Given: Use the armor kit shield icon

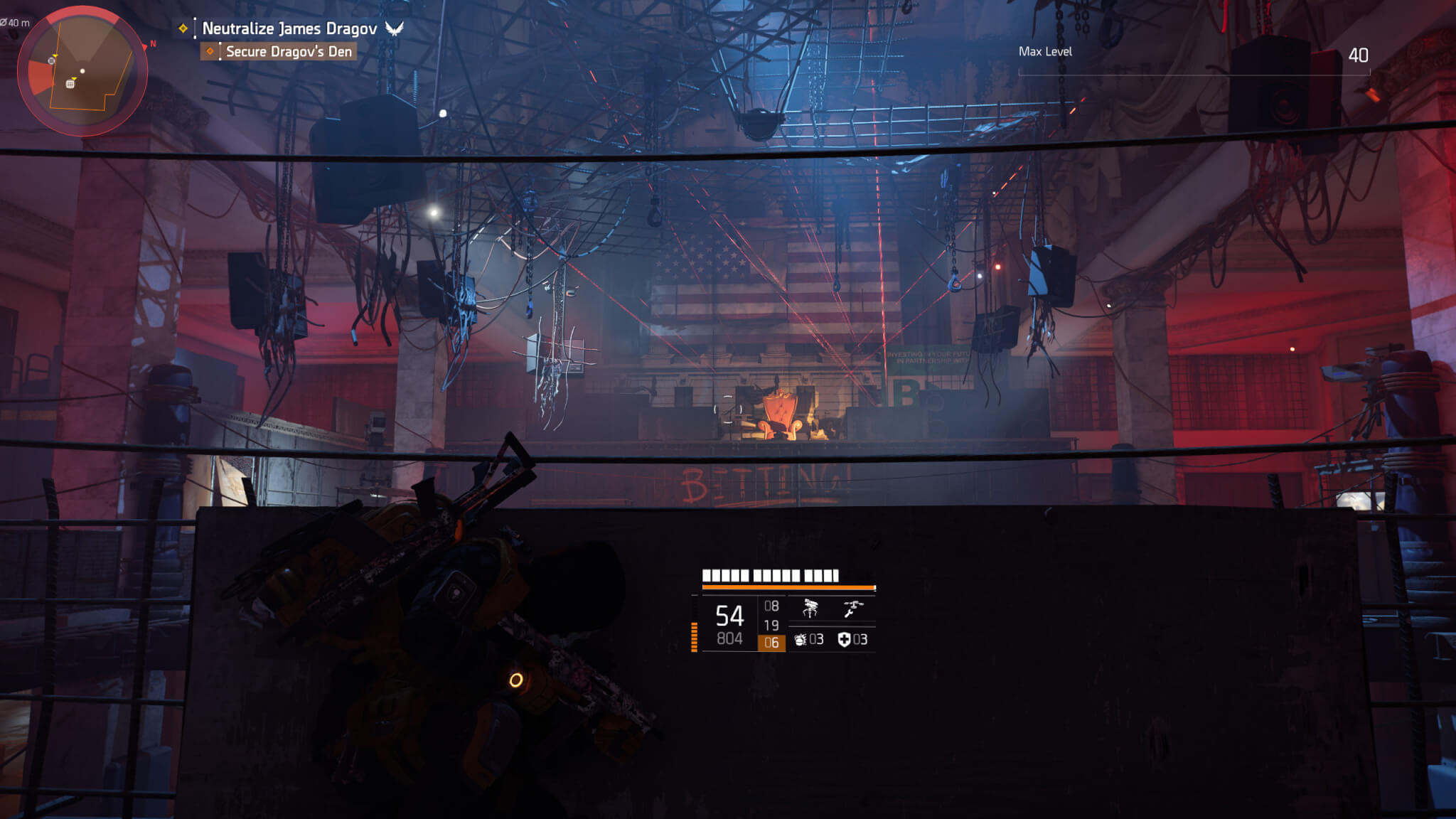Looking at the screenshot, I should click(844, 640).
